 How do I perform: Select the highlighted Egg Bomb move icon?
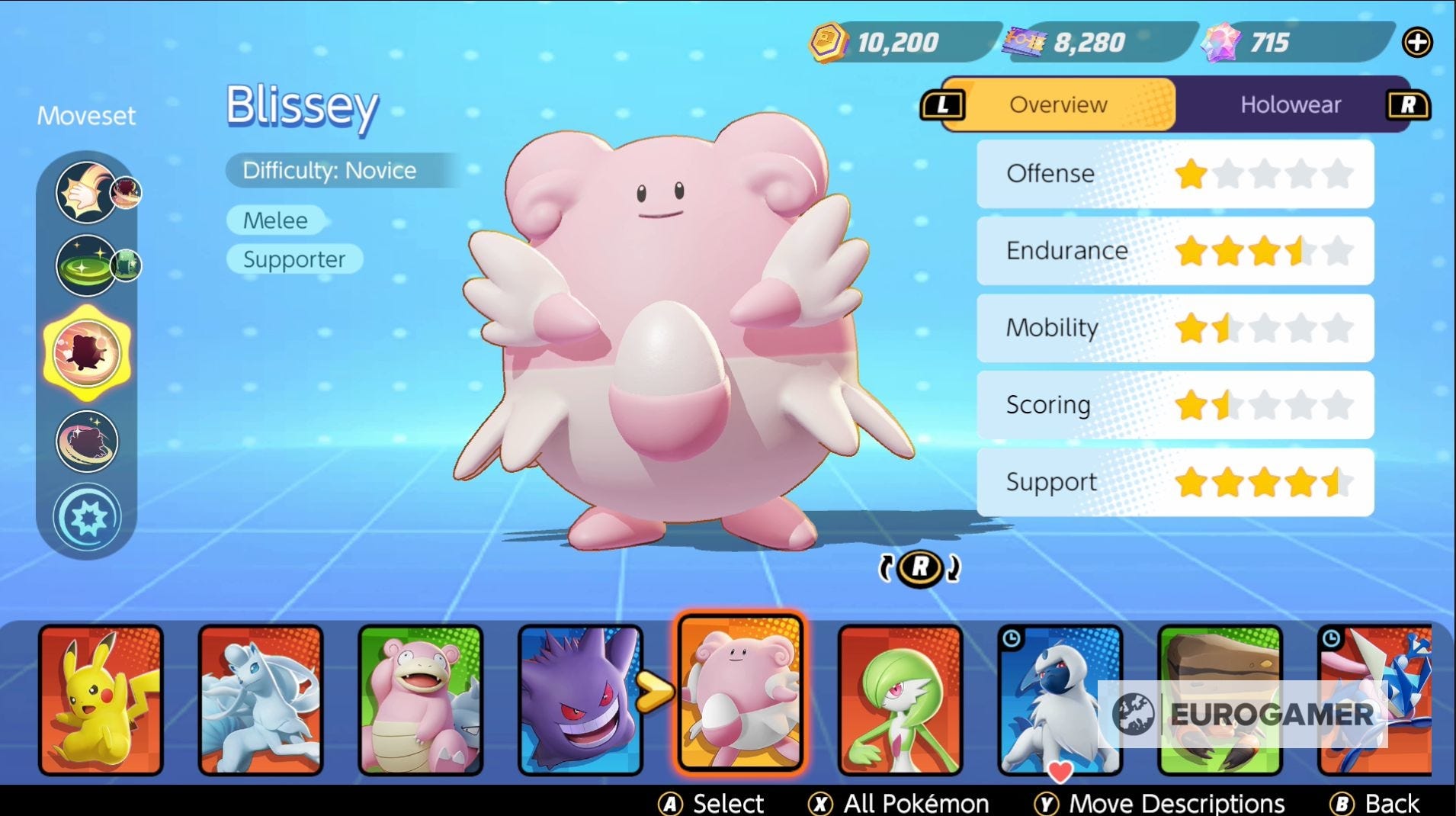[86, 352]
